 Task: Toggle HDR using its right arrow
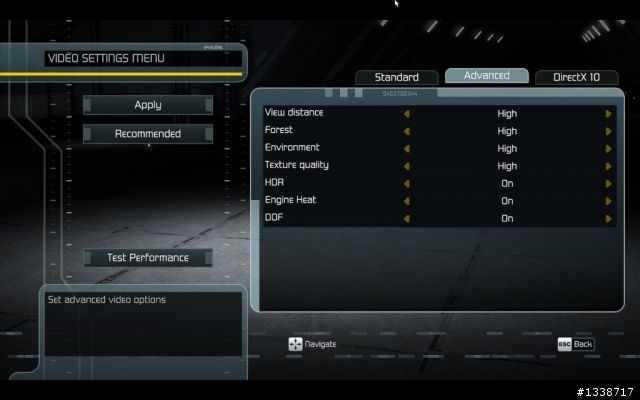click(x=608, y=184)
